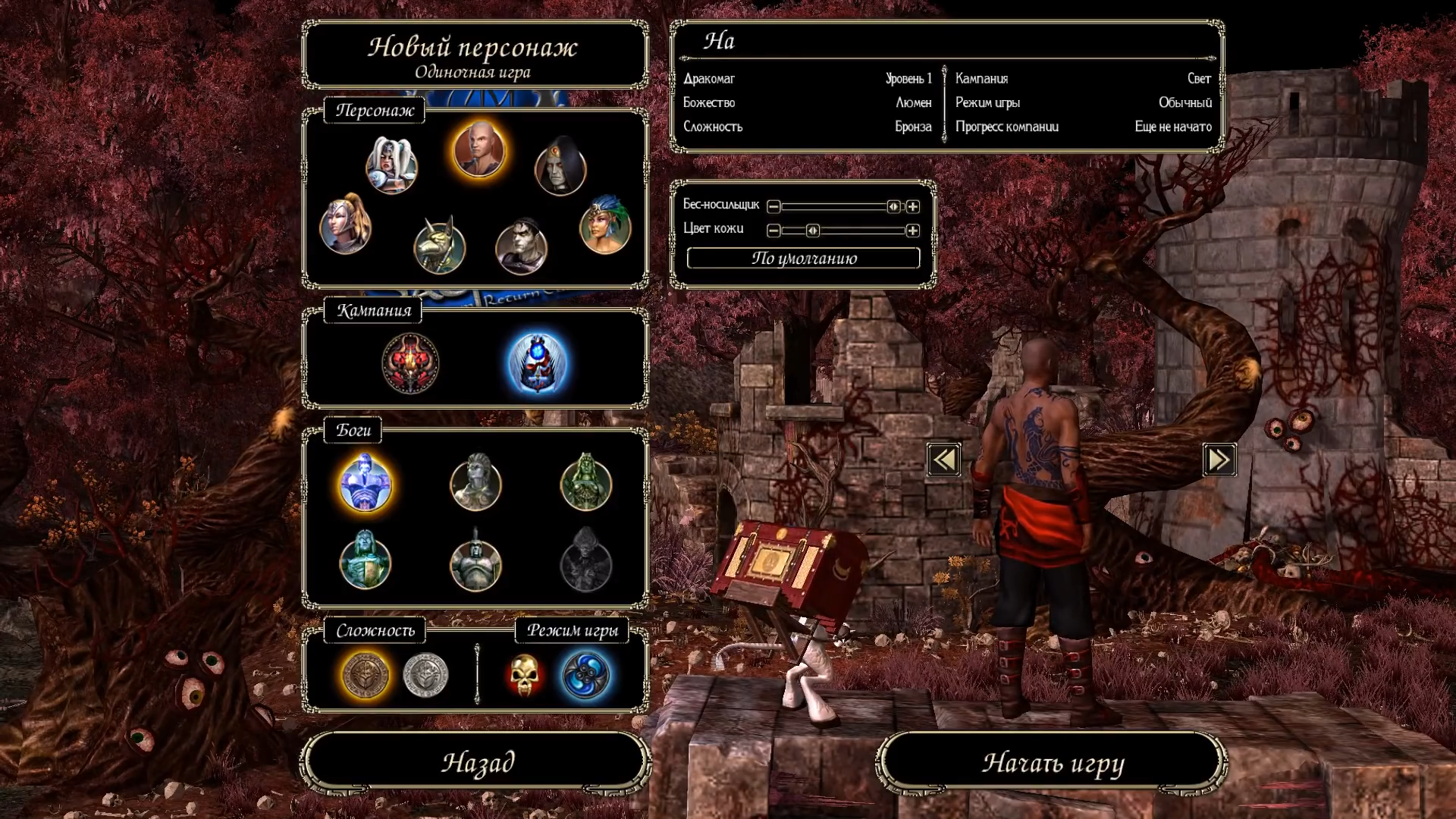Start the game with Начать игру

click(x=1053, y=761)
